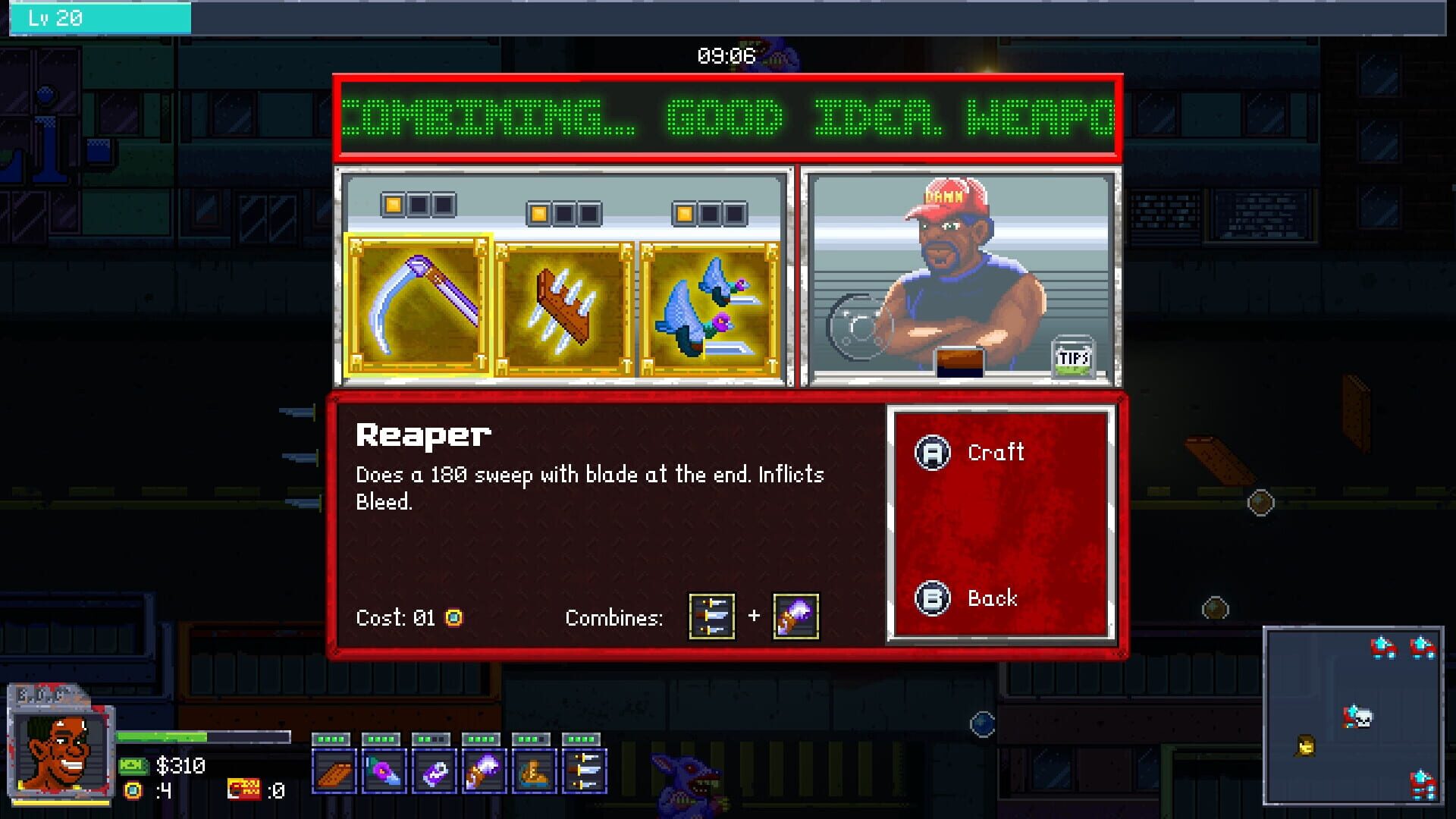Select the purple donut sprayer inventory item
This screenshot has height=819, width=1456.
(x=384, y=770)
